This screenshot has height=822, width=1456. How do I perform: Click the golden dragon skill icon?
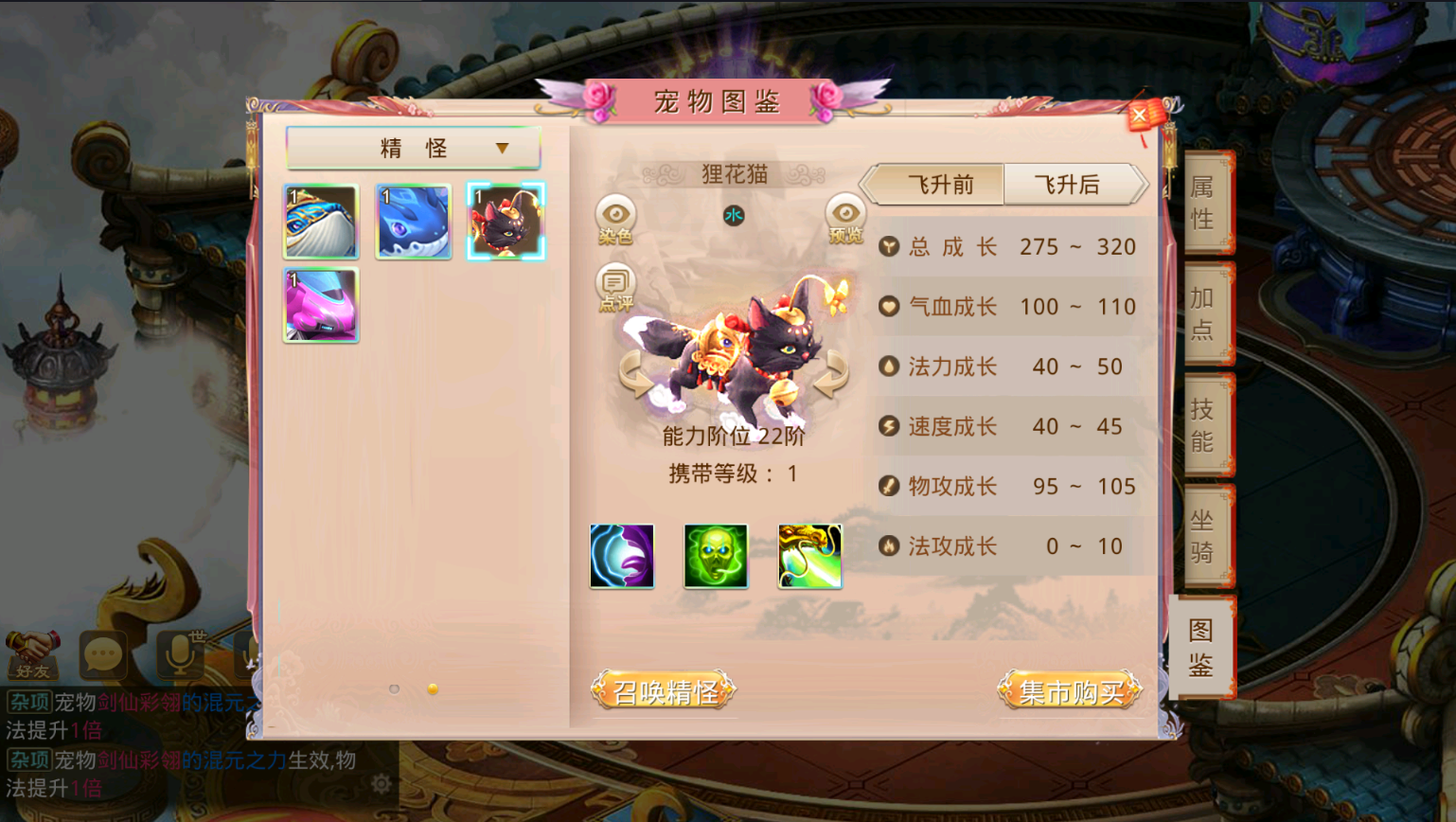(810, 557)
